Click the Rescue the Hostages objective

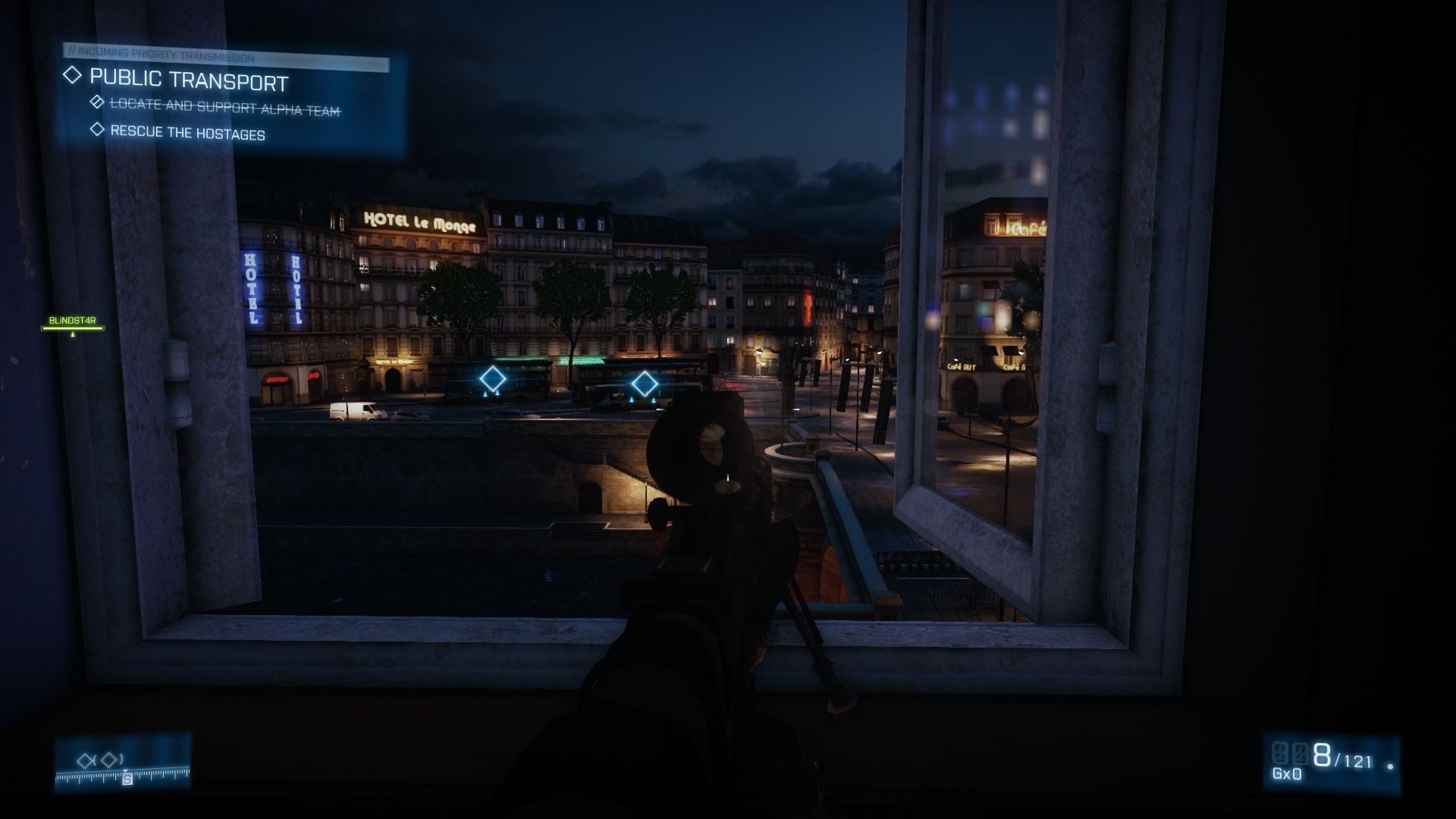(187, 133)
